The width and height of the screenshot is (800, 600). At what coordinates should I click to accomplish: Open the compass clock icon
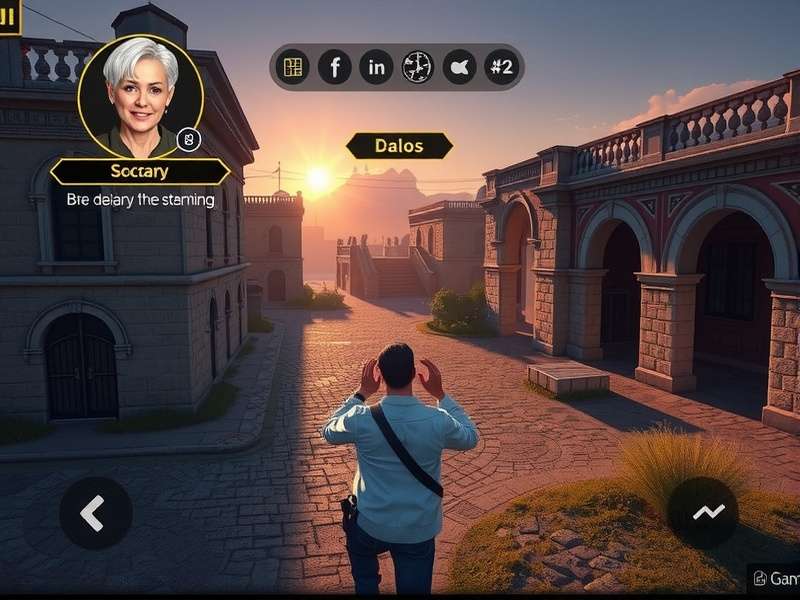click(417, 67)
